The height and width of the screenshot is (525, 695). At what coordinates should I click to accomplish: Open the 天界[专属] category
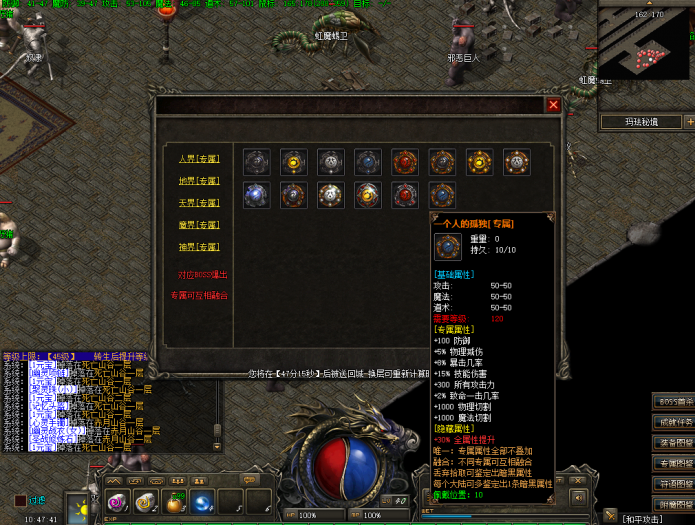[198, 203]
